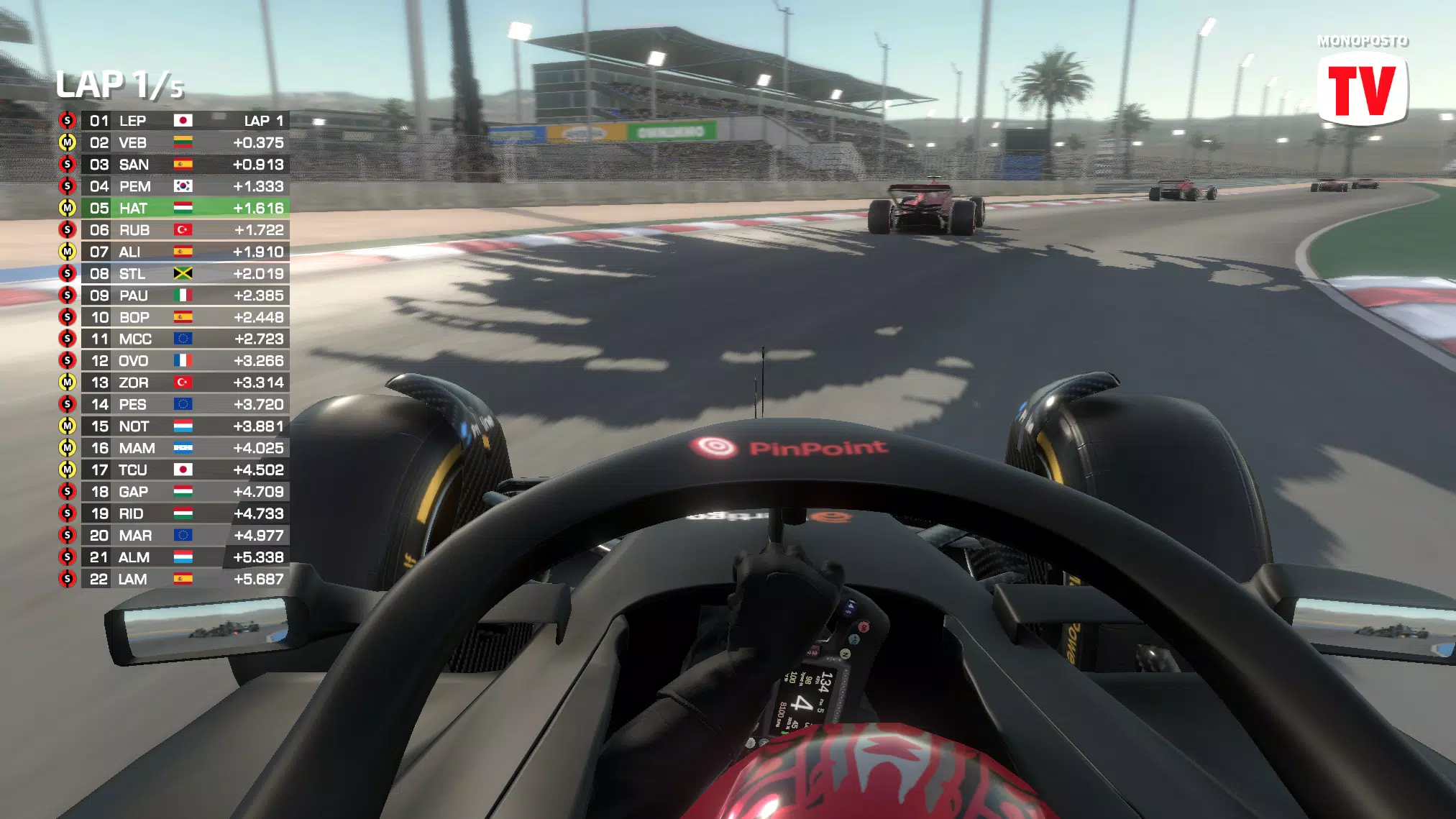Screen dimensions: 1456x819
Task: Click the Turkish flag next to RUB
Action: tap(185, 230)
